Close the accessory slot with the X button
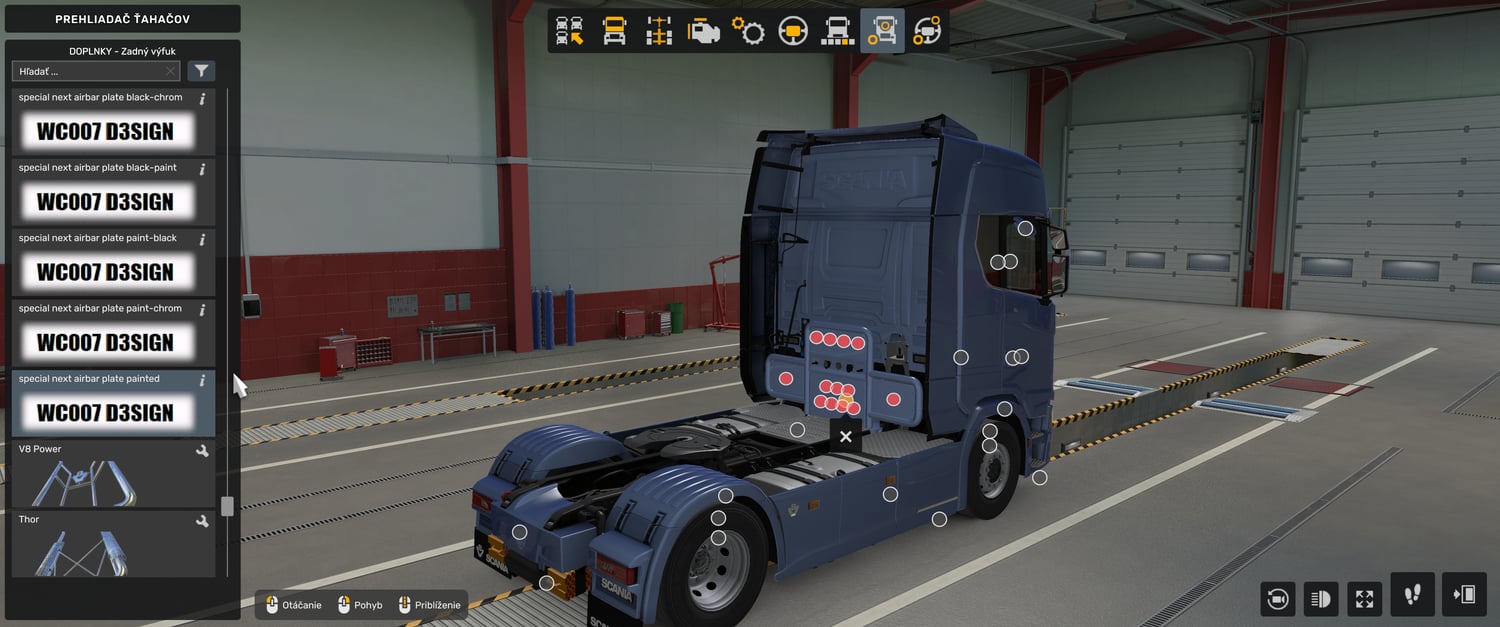 (x=846, y=437)
